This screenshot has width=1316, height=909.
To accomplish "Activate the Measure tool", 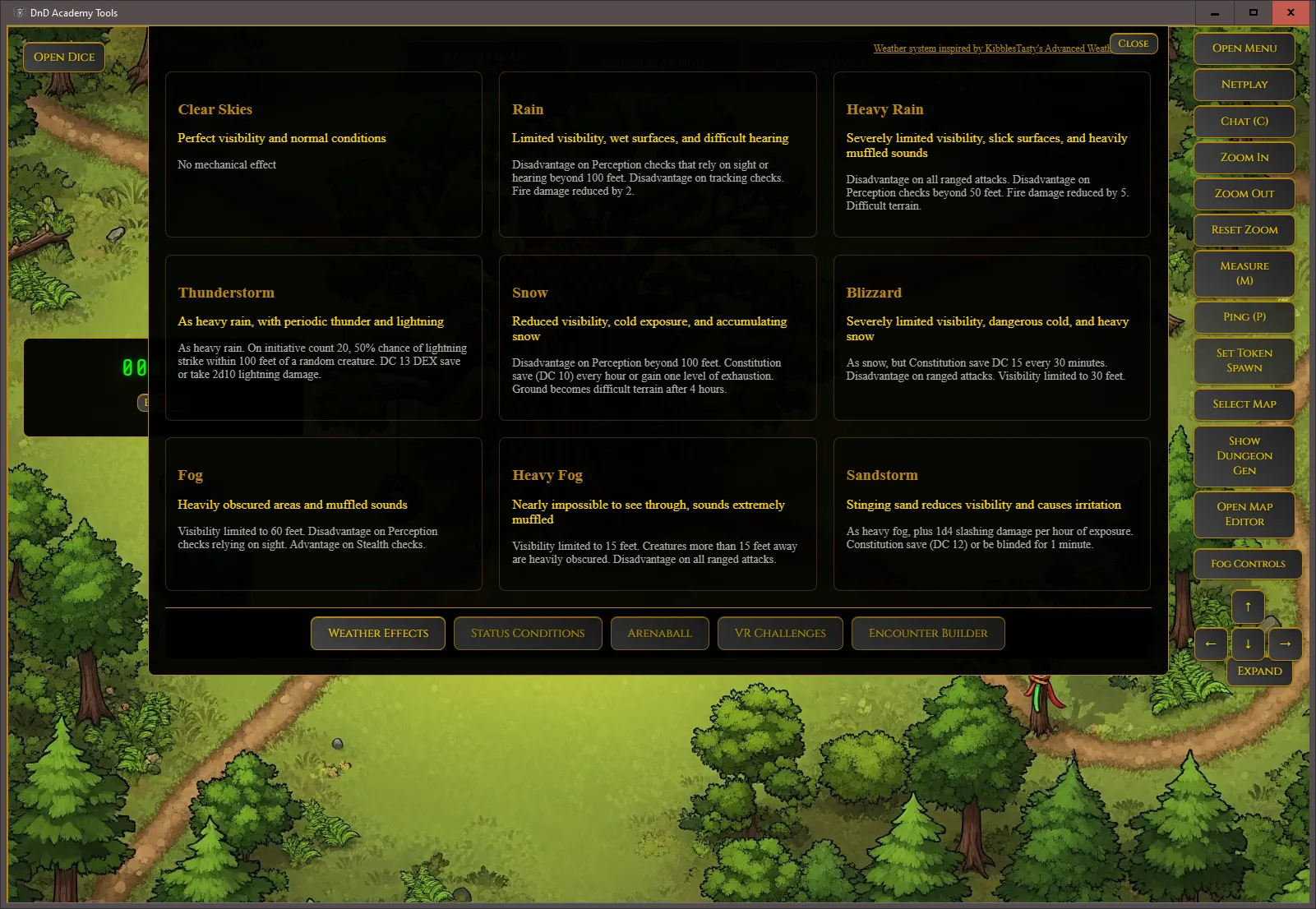I will 1244,274.
